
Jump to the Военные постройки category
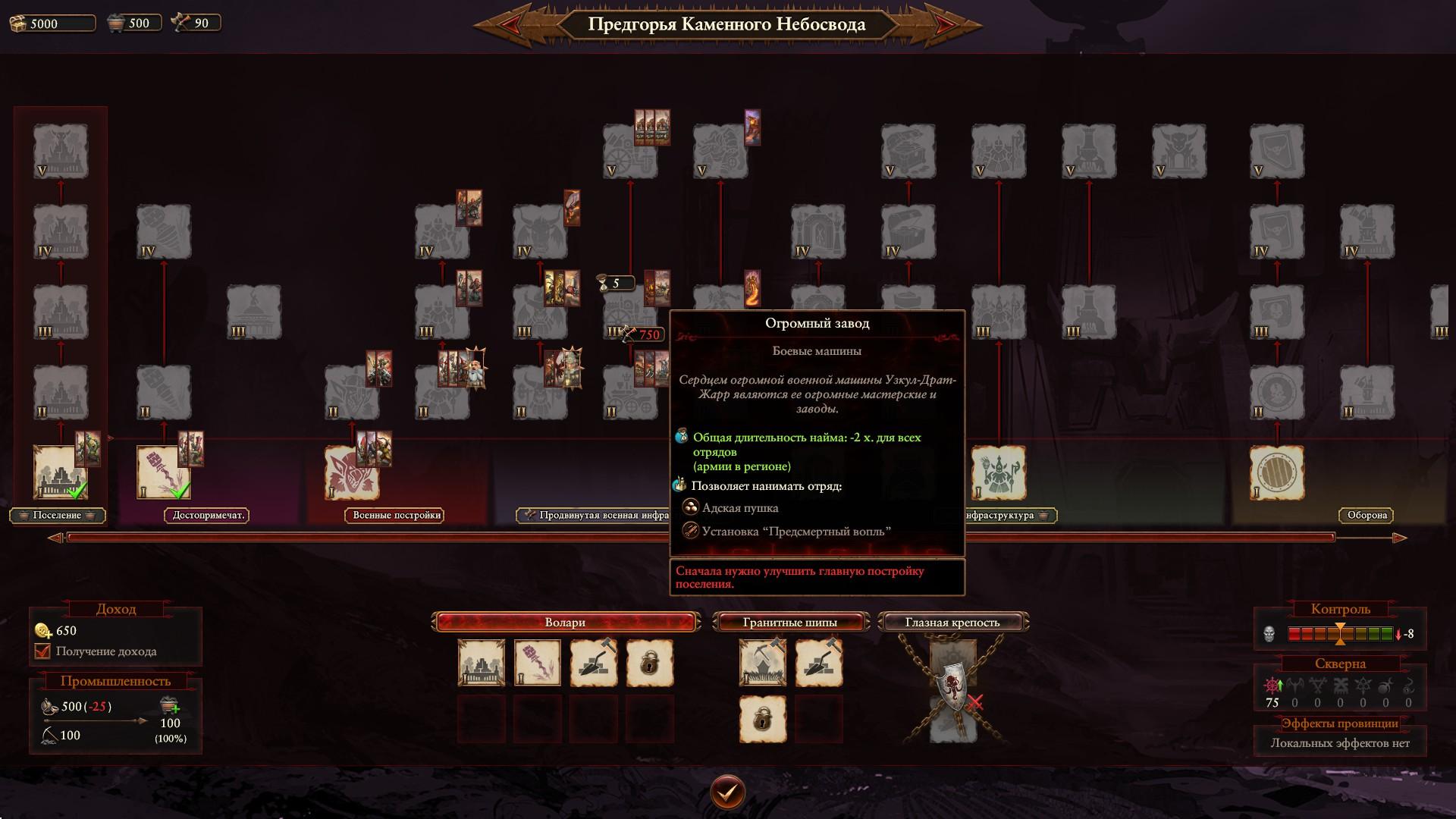396,516
